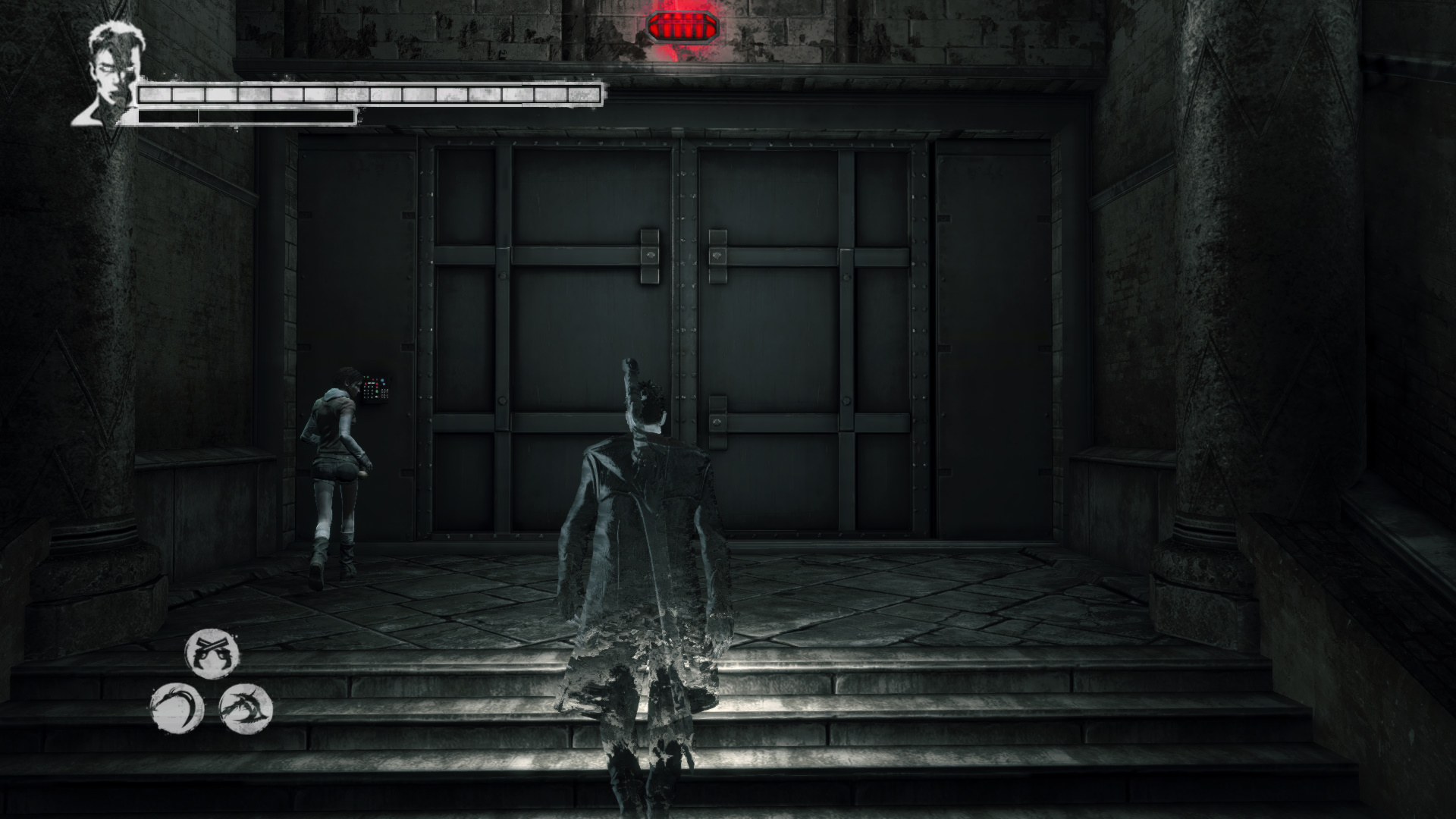
Task: Activate the Arbiter axe weapon icon
Action: point(246,708)
